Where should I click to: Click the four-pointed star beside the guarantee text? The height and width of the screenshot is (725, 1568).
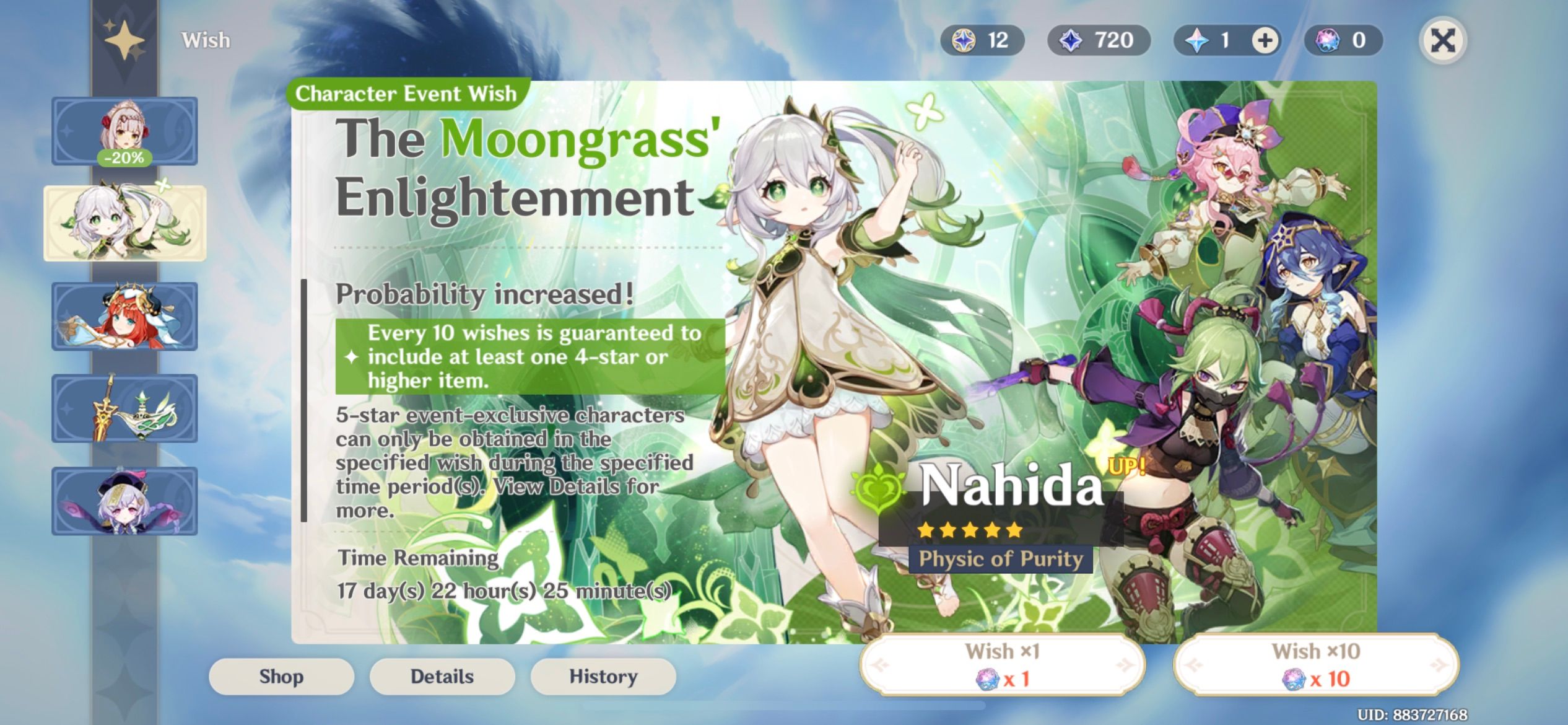click(352, 358)
